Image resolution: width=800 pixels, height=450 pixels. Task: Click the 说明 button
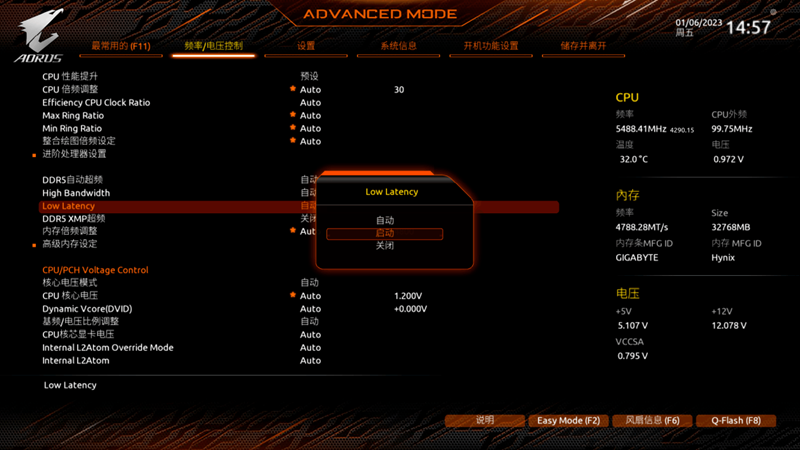point(485,421)
